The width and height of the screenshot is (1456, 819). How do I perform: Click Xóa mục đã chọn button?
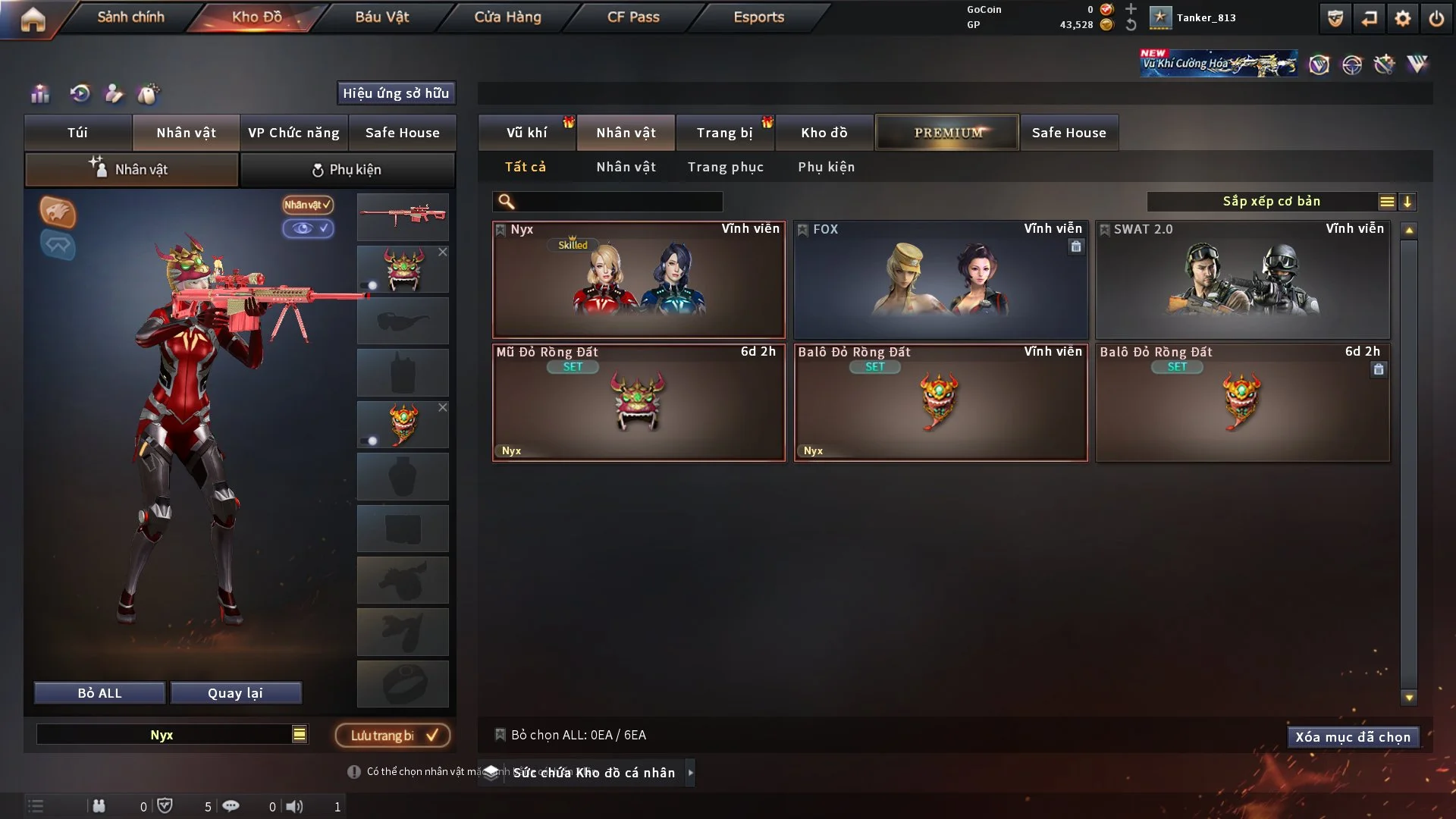click(1353, 737)
